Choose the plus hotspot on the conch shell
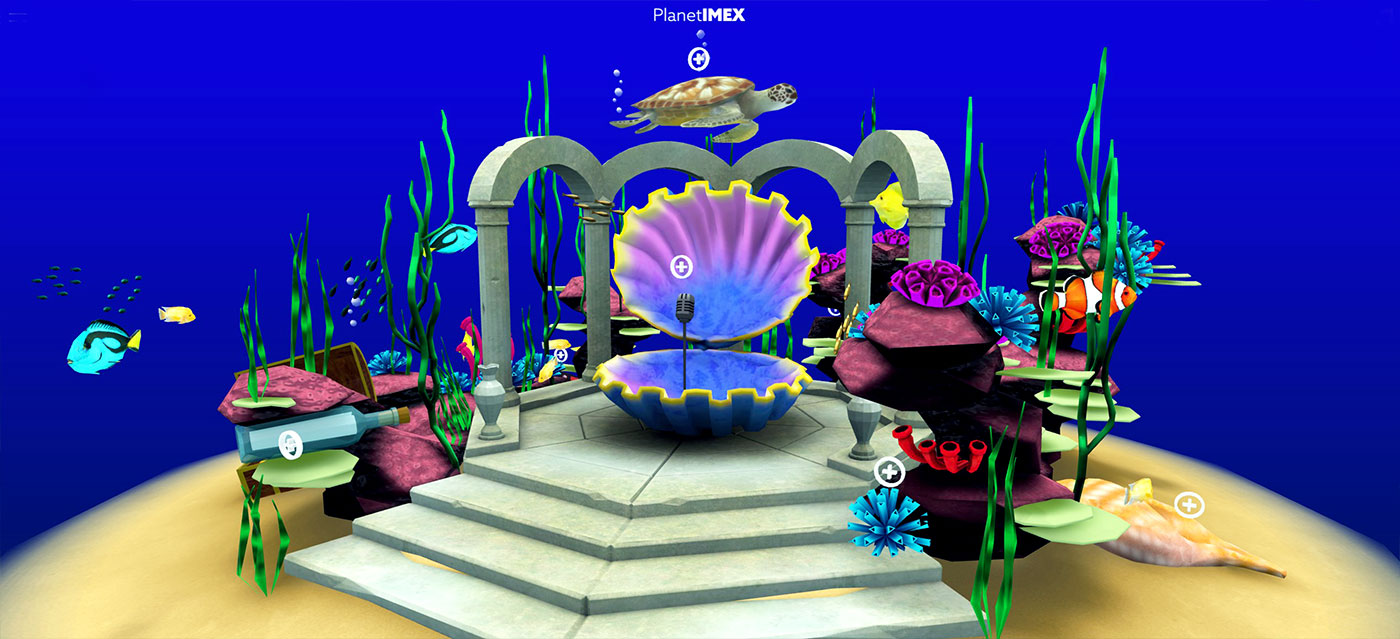 click(x=1189, y=505)
